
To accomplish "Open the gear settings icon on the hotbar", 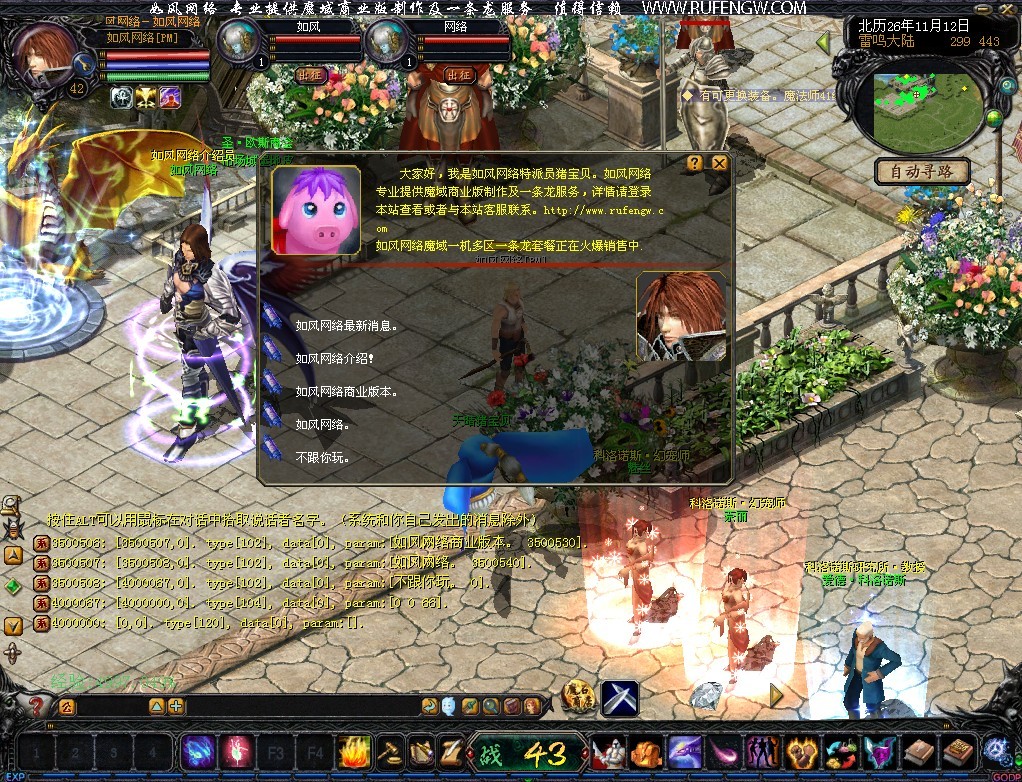I will click(x=998, y=750).
